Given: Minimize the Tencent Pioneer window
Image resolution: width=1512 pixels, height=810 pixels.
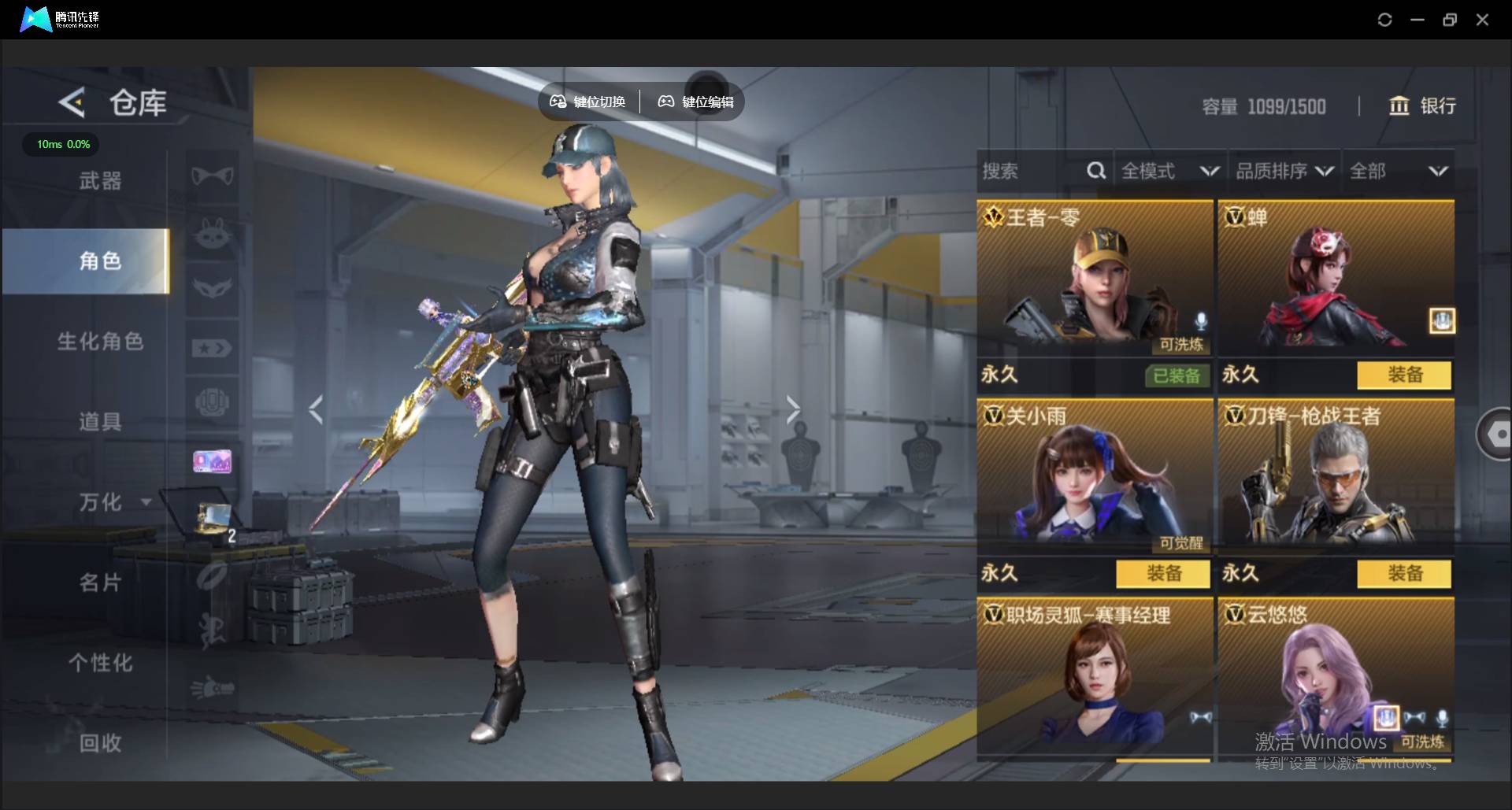Looking at the screenshot, I should tap(1417, 20).
